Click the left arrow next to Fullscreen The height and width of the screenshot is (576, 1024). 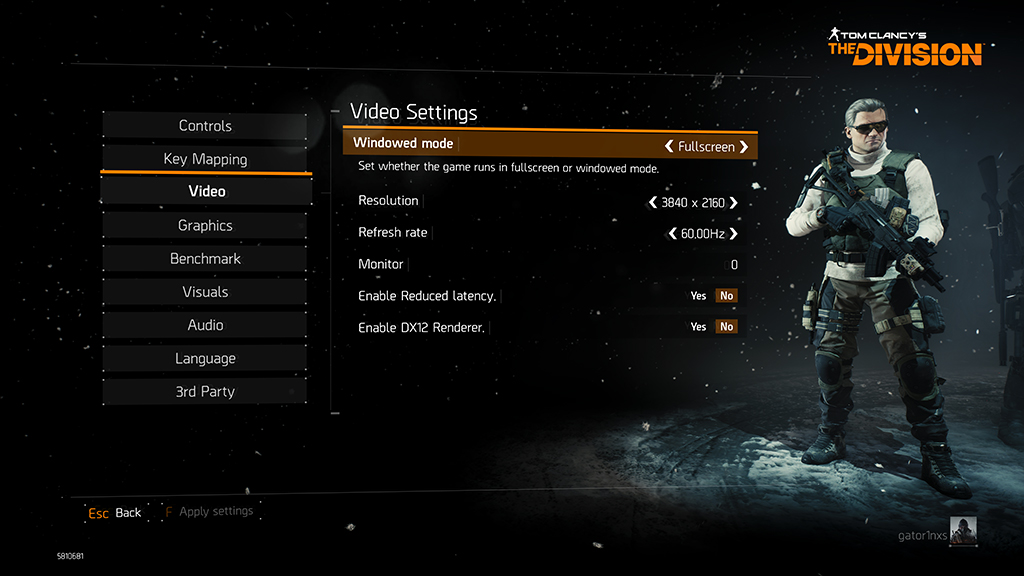coord(669,147)
